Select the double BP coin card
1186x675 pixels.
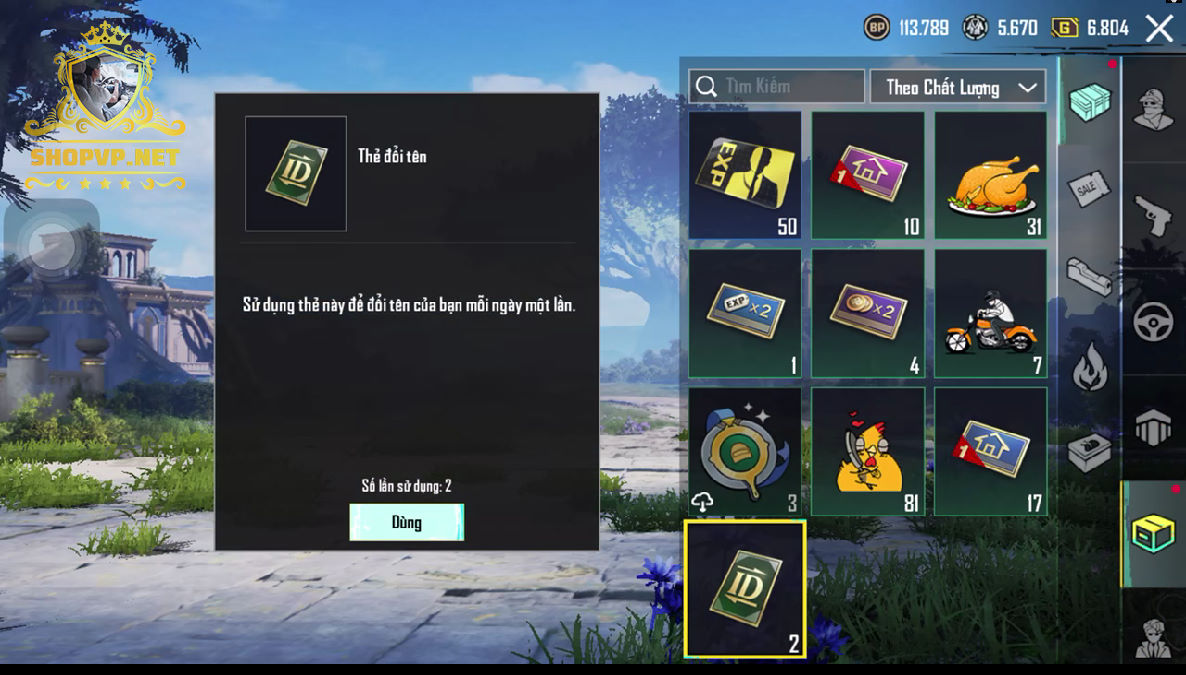pos(868,313)
